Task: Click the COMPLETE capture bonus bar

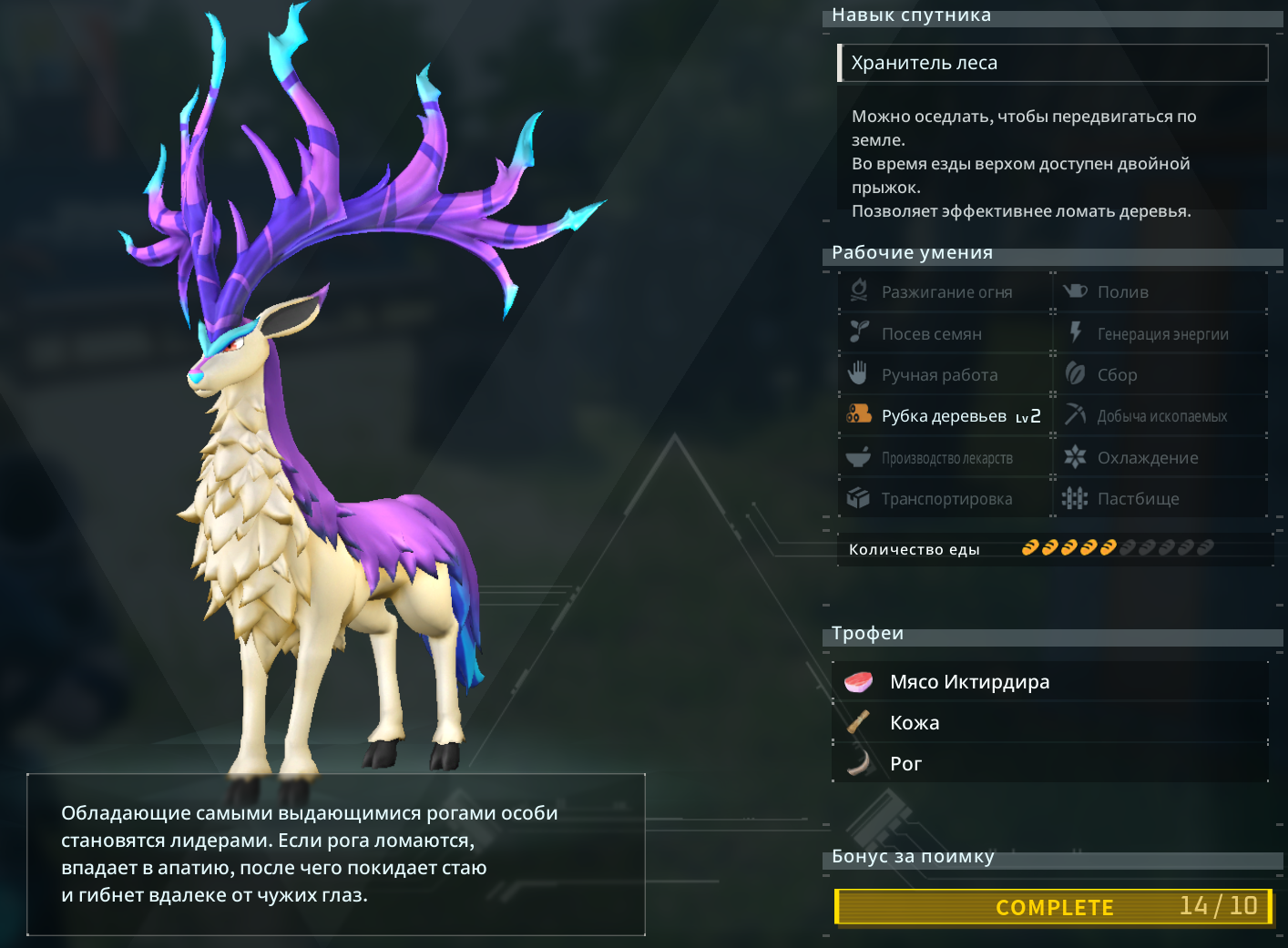Action: pyautogui.click(x=1053, y=907)
